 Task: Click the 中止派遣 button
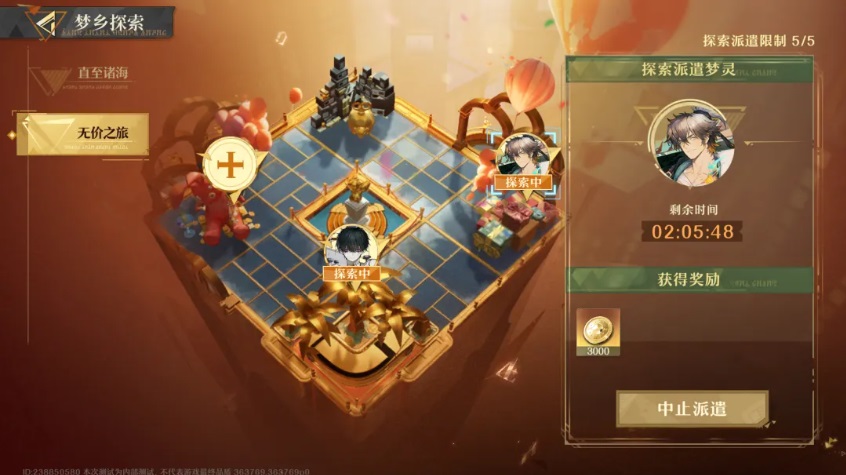tap(692, 408)
